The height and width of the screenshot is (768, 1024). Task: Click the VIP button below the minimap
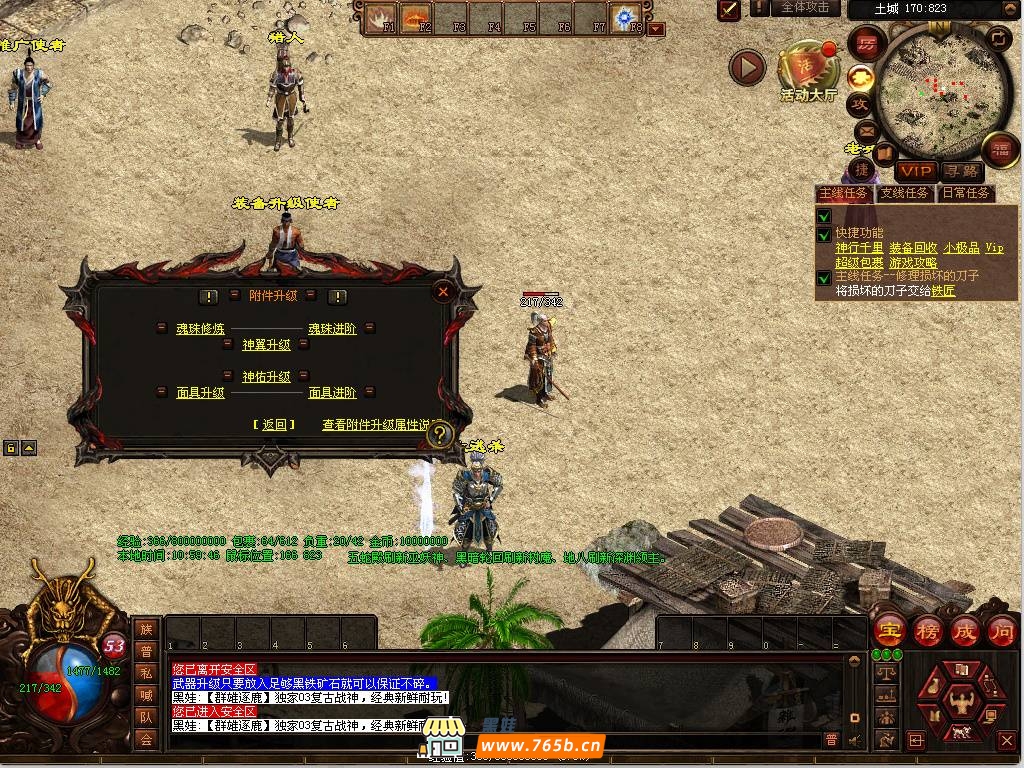pos(915,171)
